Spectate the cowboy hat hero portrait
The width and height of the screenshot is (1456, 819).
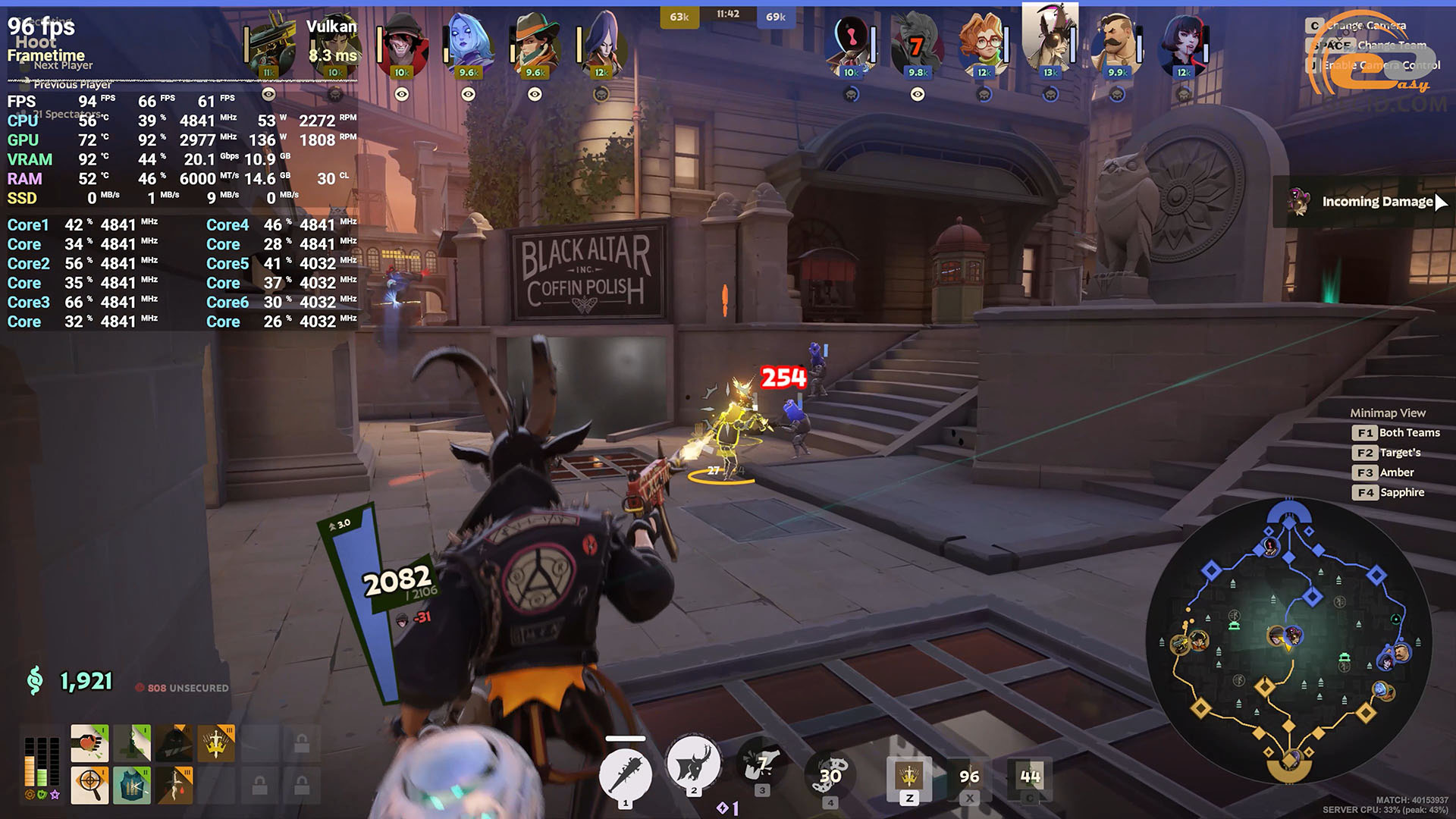pyautogui.click(x=535, y=44)
